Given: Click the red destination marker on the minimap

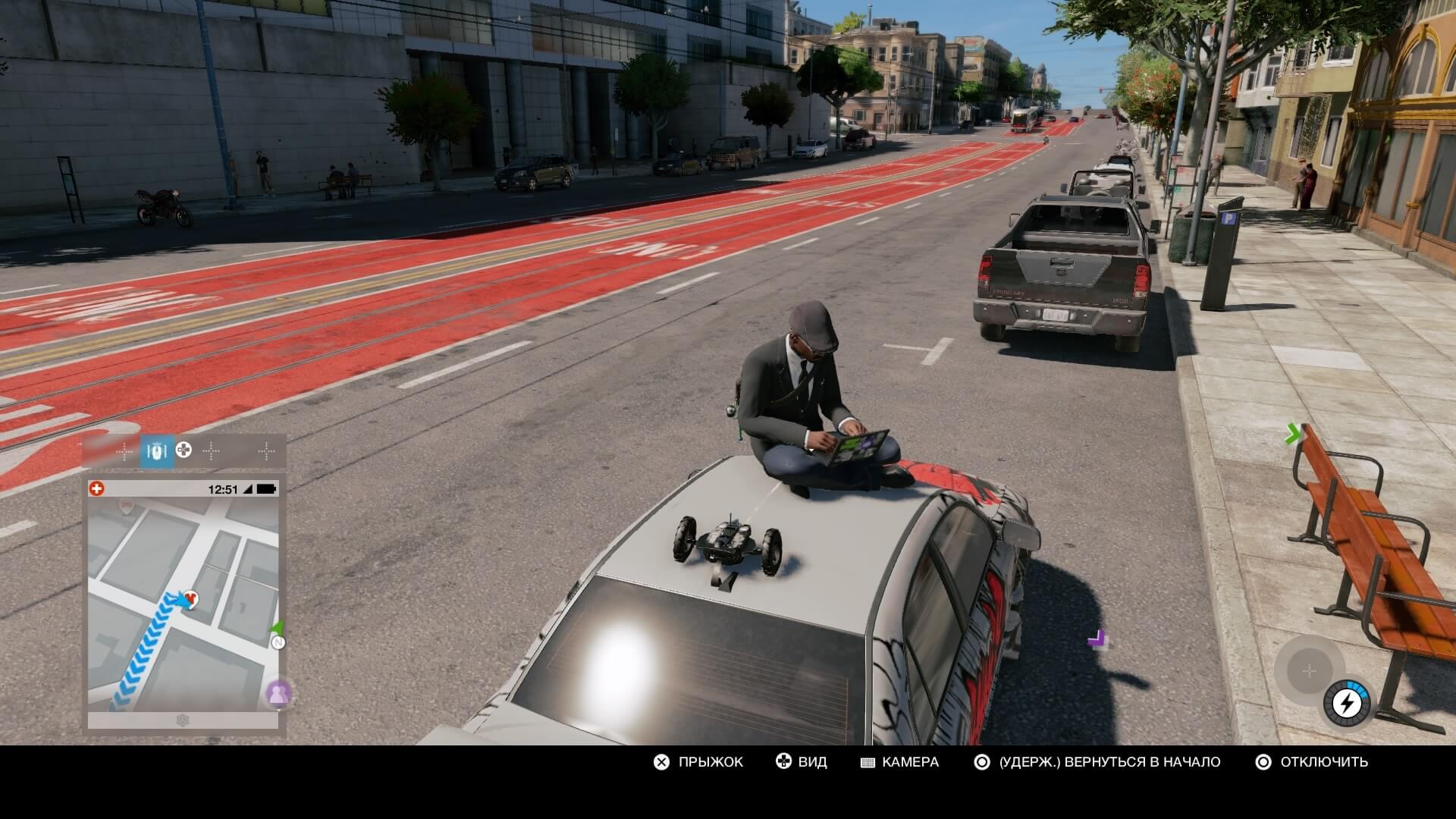Looking at the screenshot, I should point(190,599).
